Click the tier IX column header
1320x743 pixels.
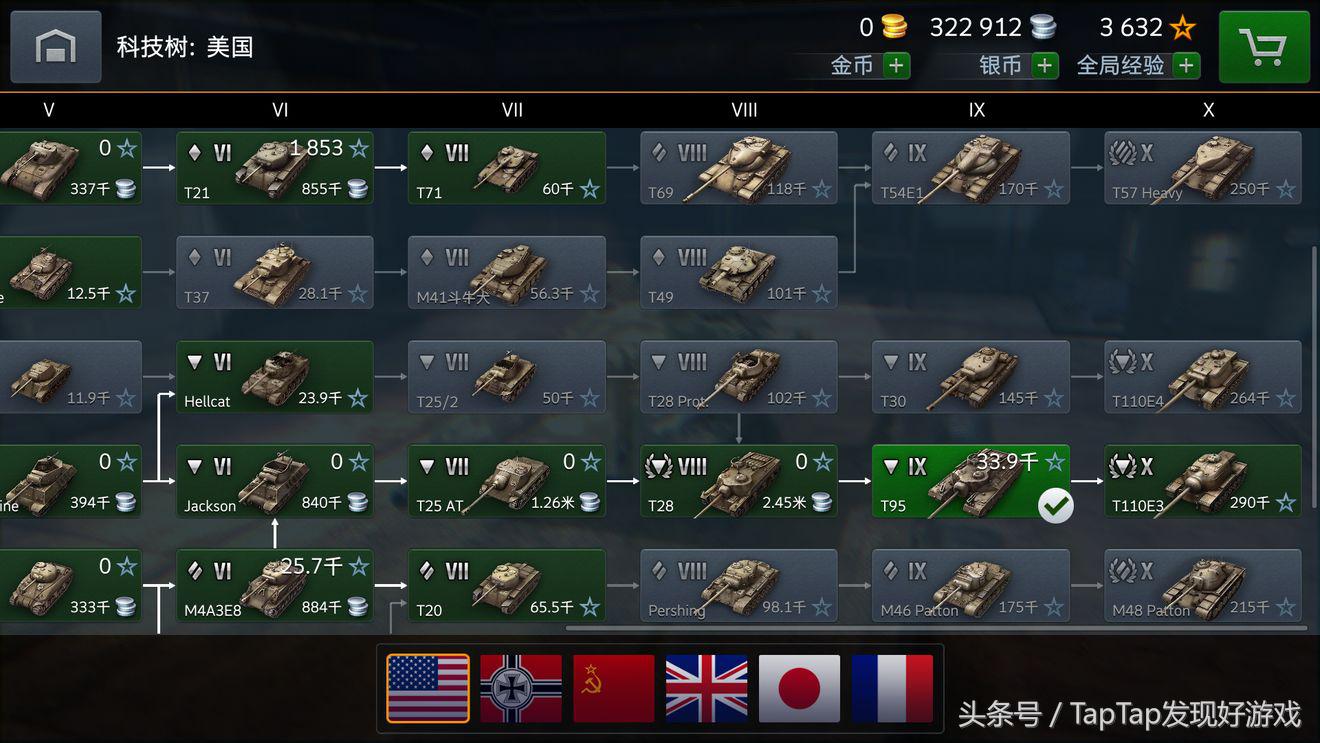point(977,110)
